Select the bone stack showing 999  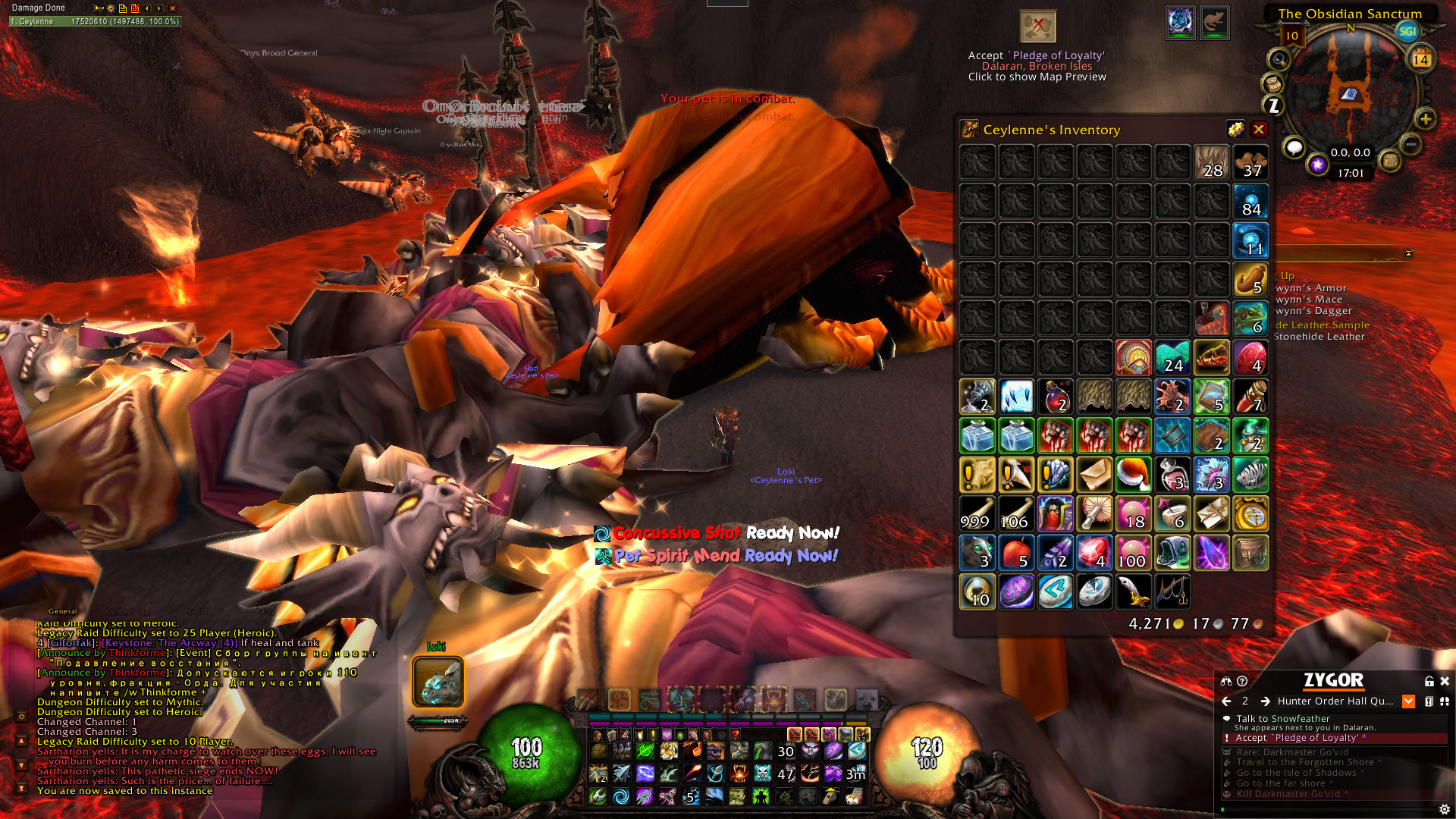click(x=977, y=514)
